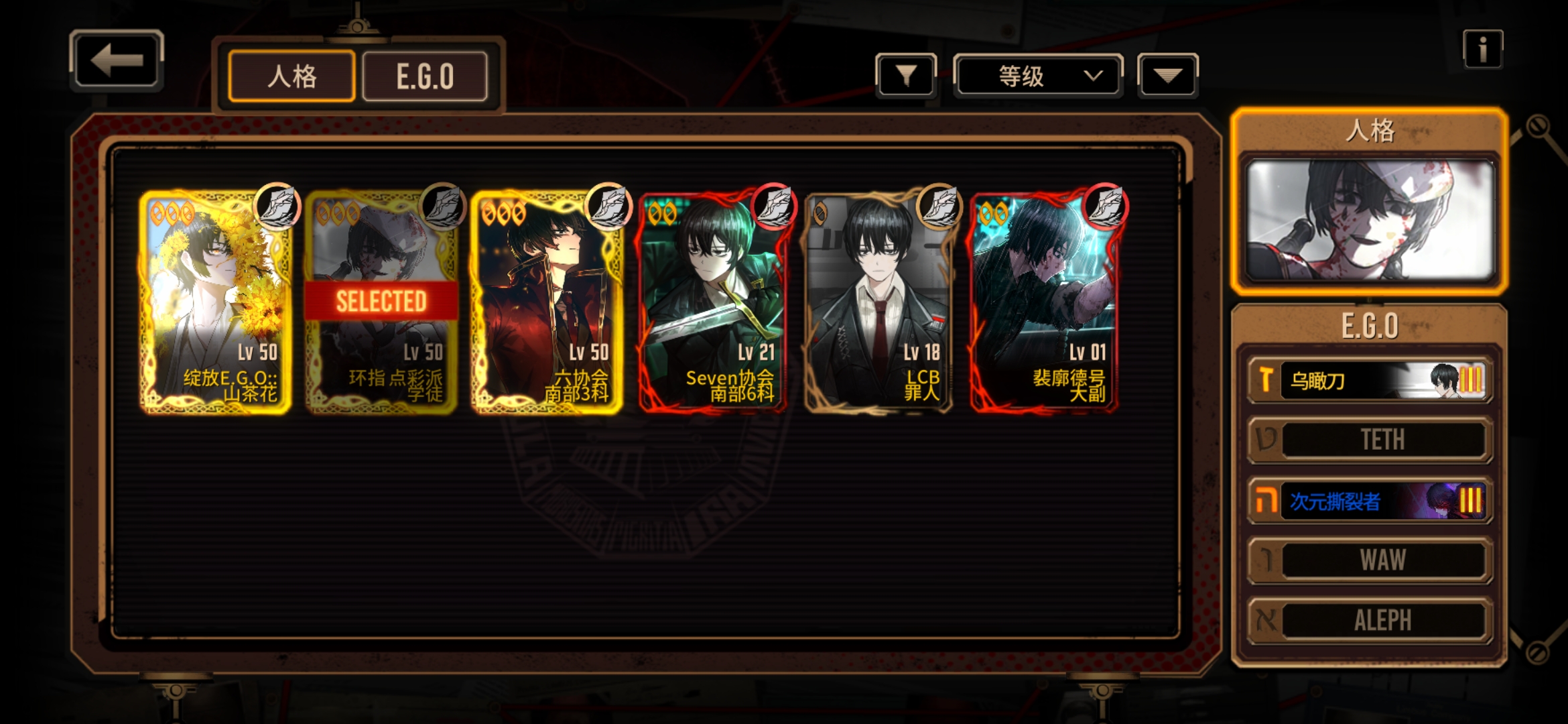The image size is (1568, 724).
Task: Switch to the 人格 tab
Action: click(x=291, y=76)
